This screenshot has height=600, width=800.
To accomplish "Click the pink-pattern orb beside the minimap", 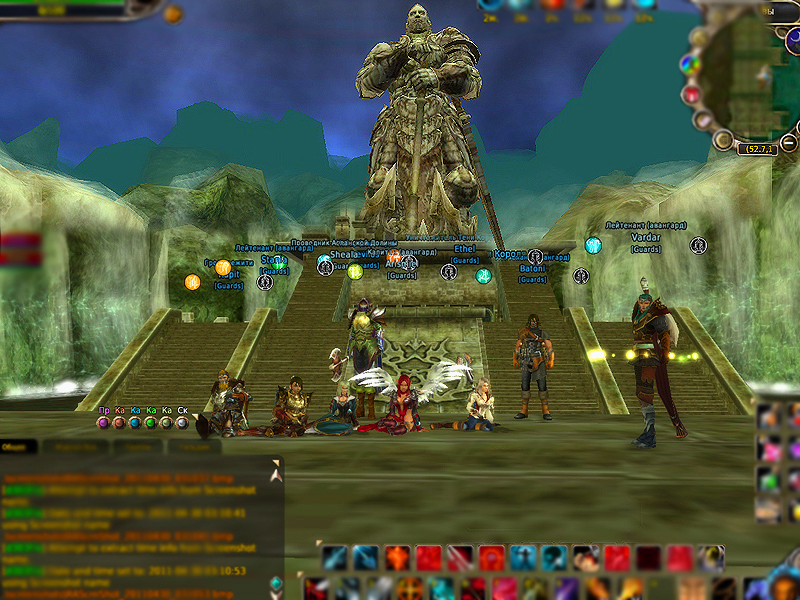I will click(x=704, y=120).
